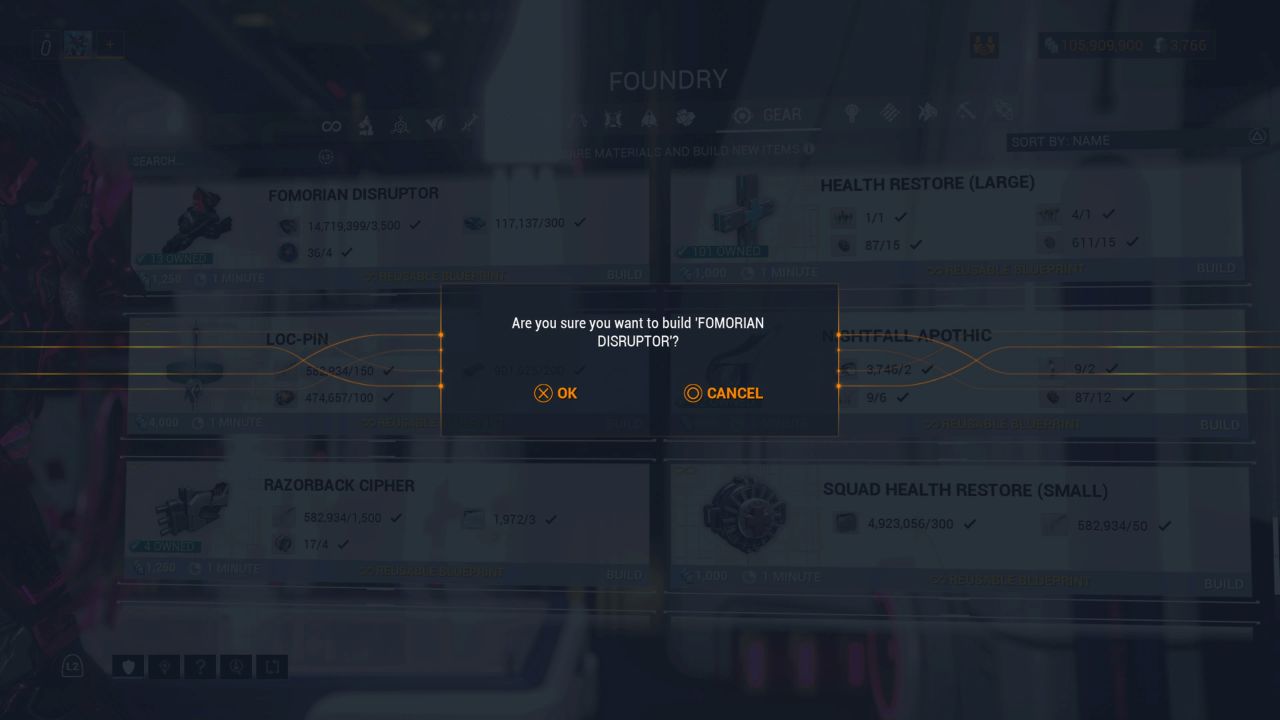Click the shield icon in the bottom bar
The width and height of the screenshot is (1280, 720).
(x=128, y=666)
